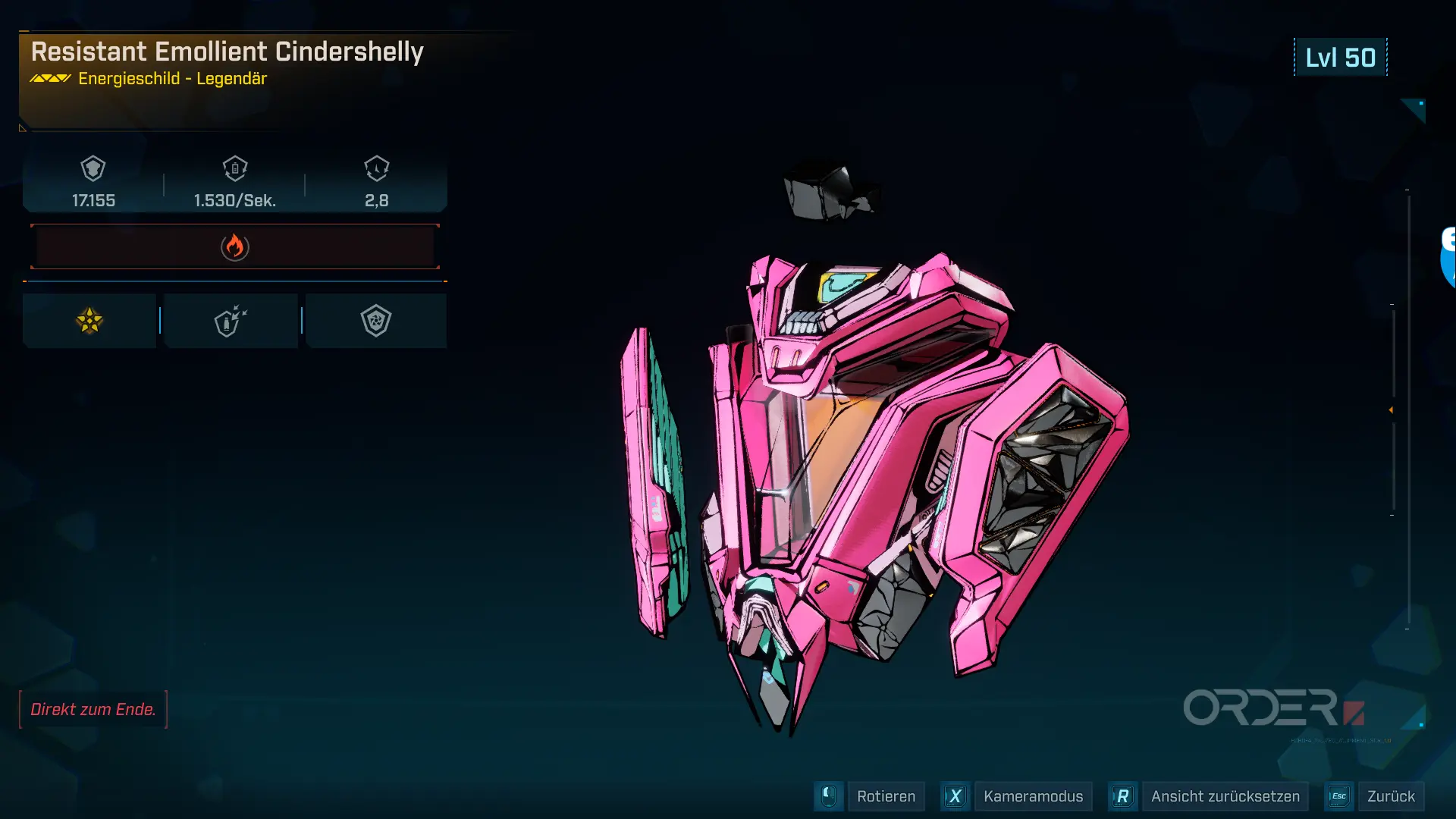The width and height of the screenshot is (1456, 819).
Task: Click the yellow star perk icon
Action: [x=89, y=320]
